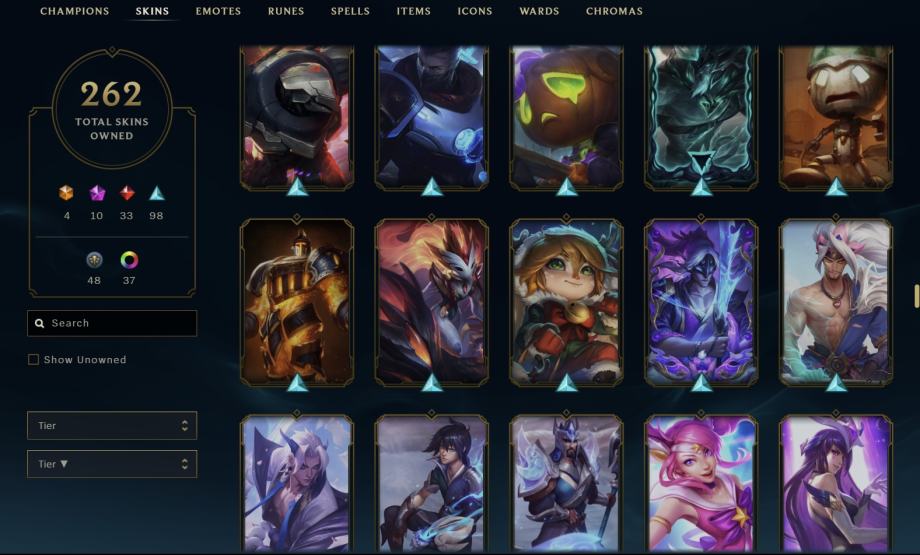
Task: Select the shirtless white-haired swordsman skin
Action: pyautogui.click(x=836, y=302)
